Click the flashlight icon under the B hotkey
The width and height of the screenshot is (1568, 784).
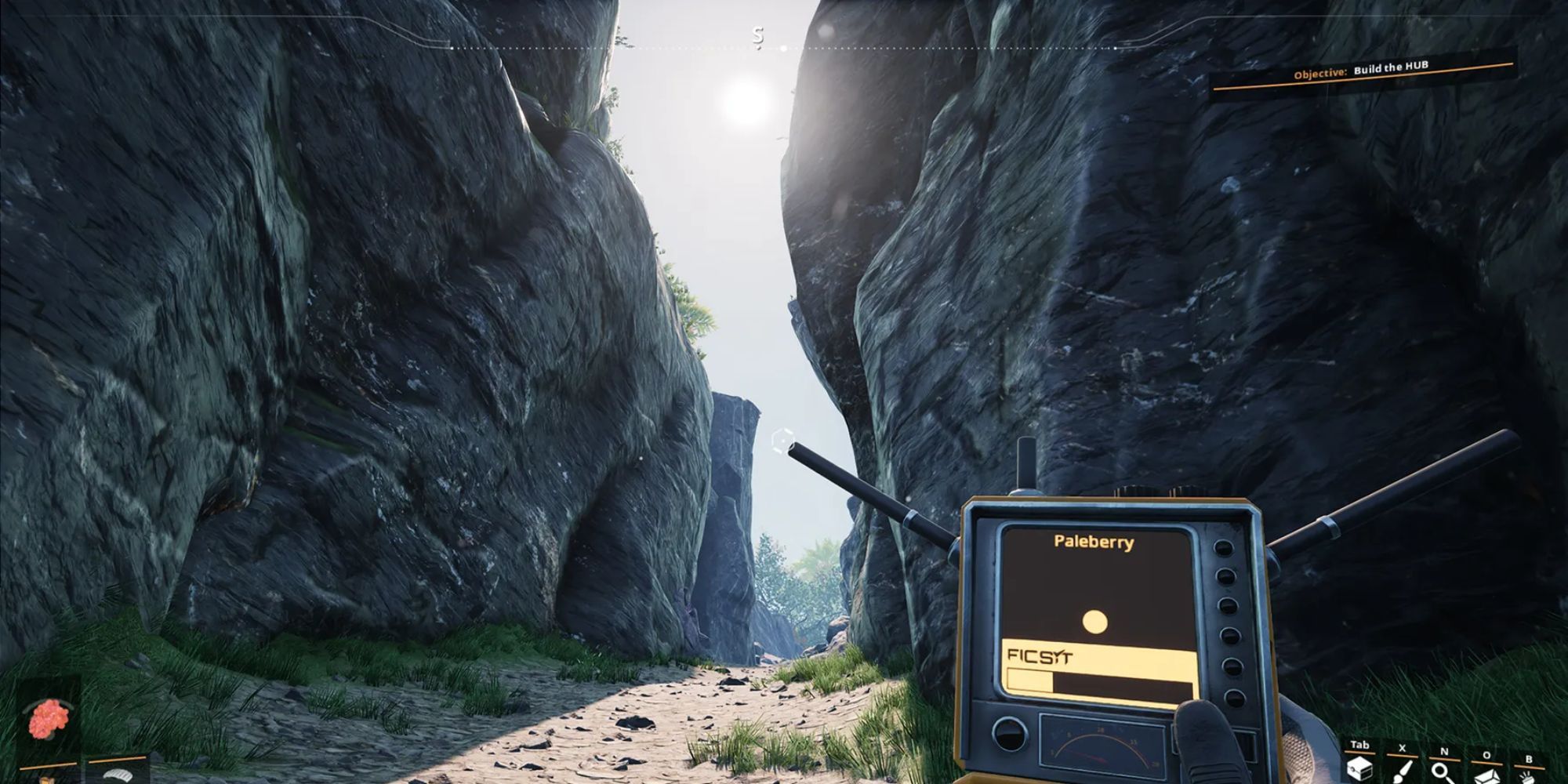[1529, 776]
